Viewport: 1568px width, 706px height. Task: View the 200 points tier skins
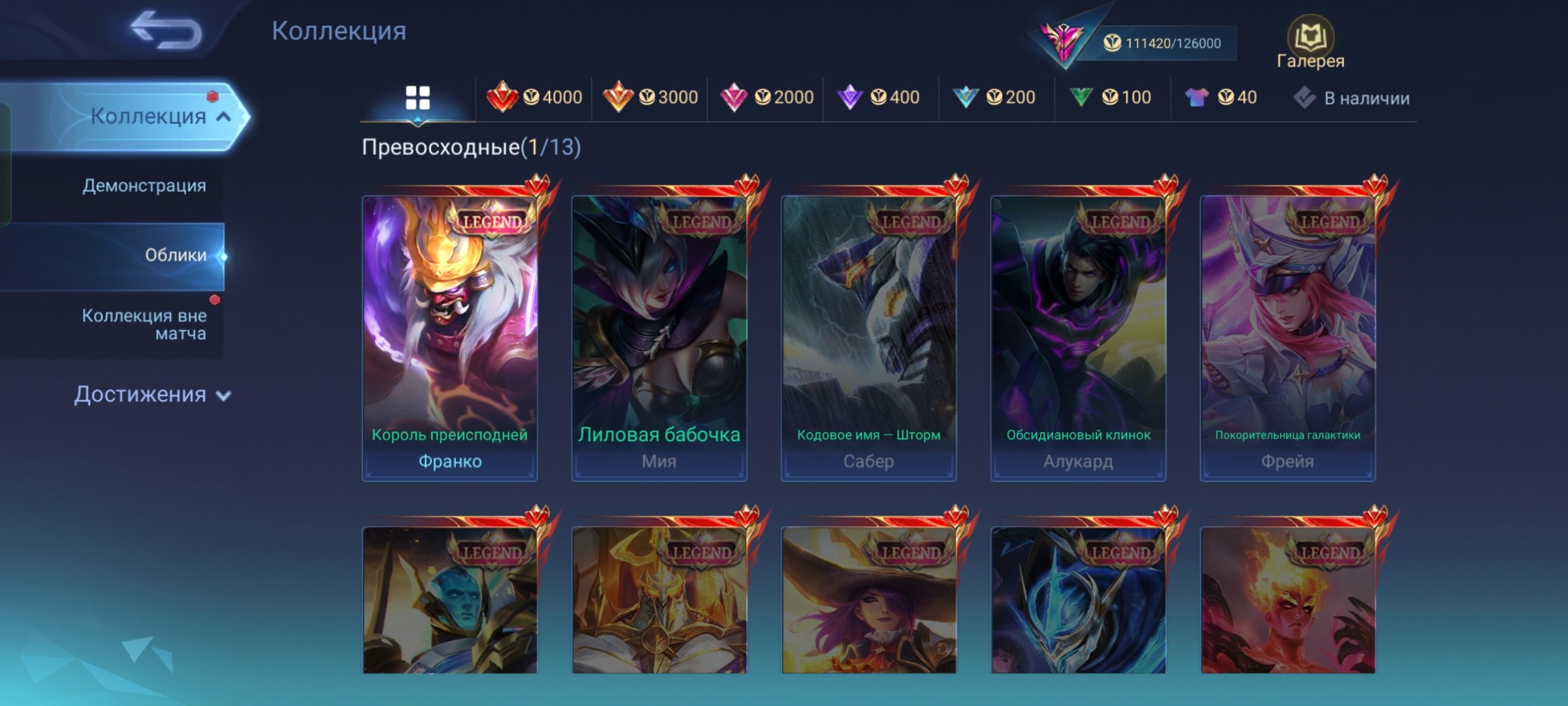tap(995, 98)
